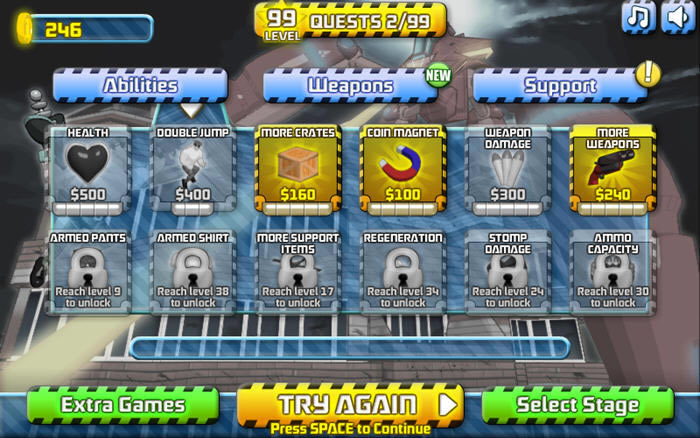Viewport: 700px width, 438px height.
Task: Open the Weapons tab
Action: (x=350, y=86)
